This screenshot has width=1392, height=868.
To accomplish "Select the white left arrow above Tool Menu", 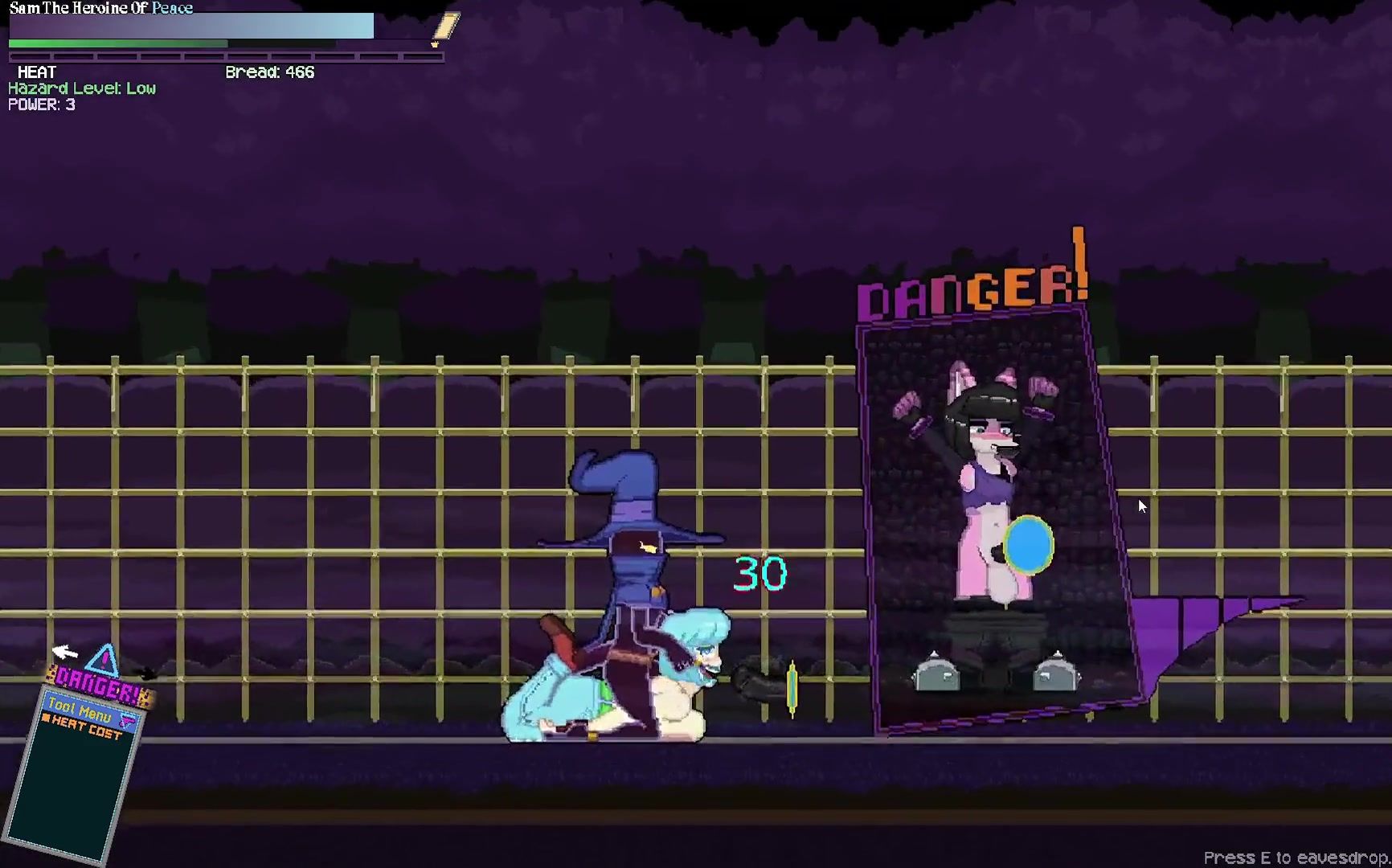I will point(64,651).
